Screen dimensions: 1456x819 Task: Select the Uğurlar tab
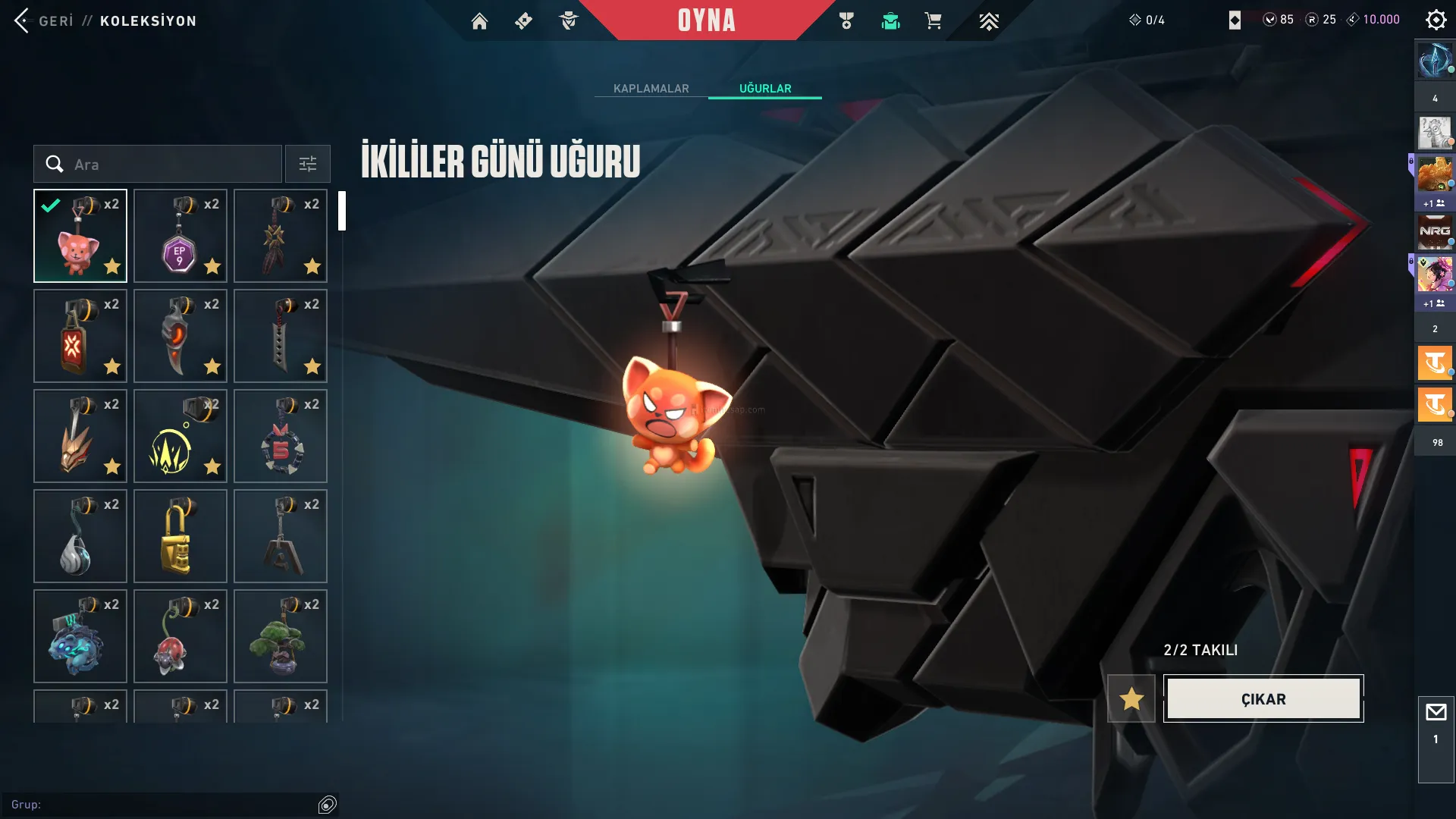[765, 88]
